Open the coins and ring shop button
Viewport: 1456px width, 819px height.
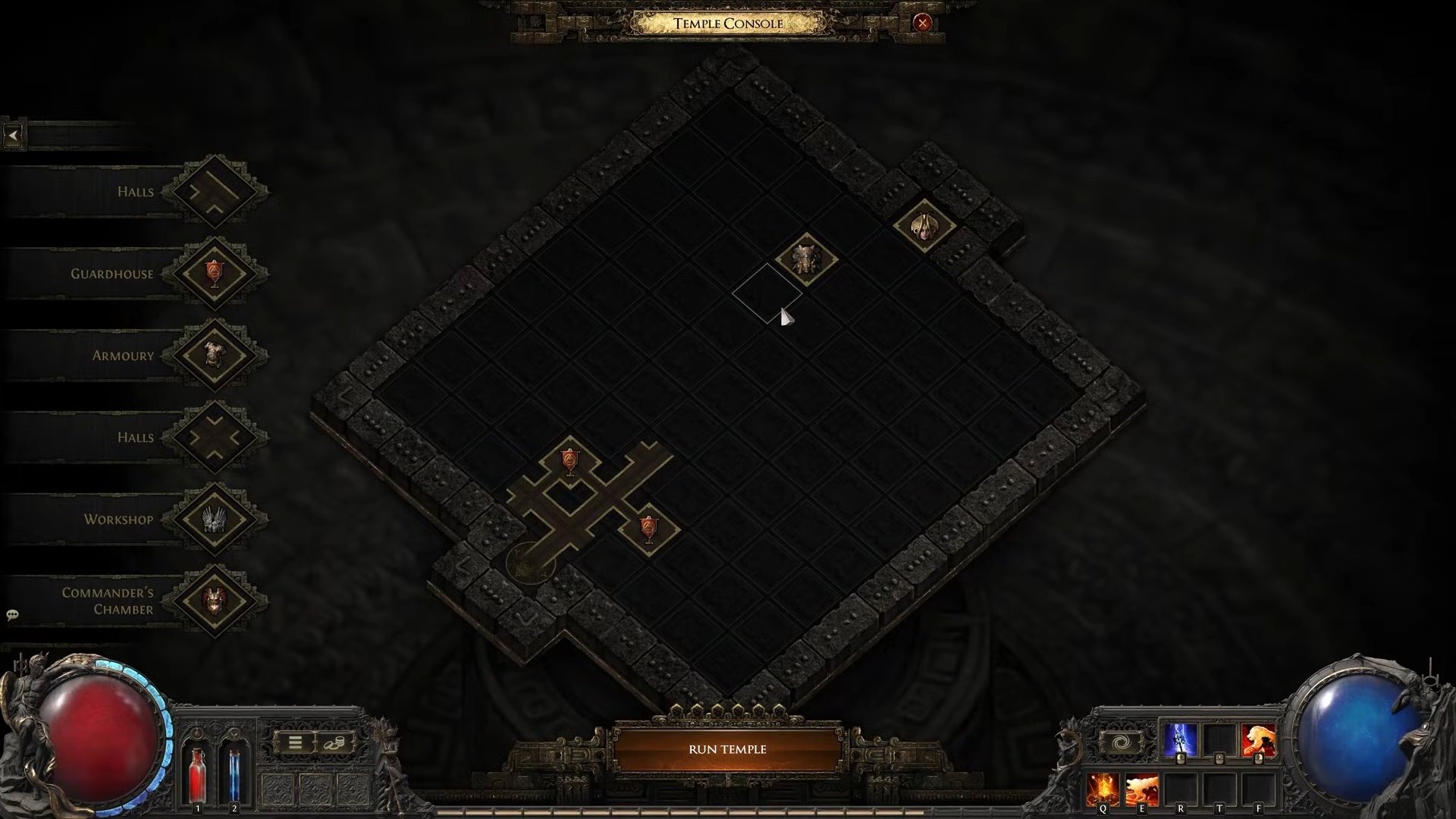[332, 743]
